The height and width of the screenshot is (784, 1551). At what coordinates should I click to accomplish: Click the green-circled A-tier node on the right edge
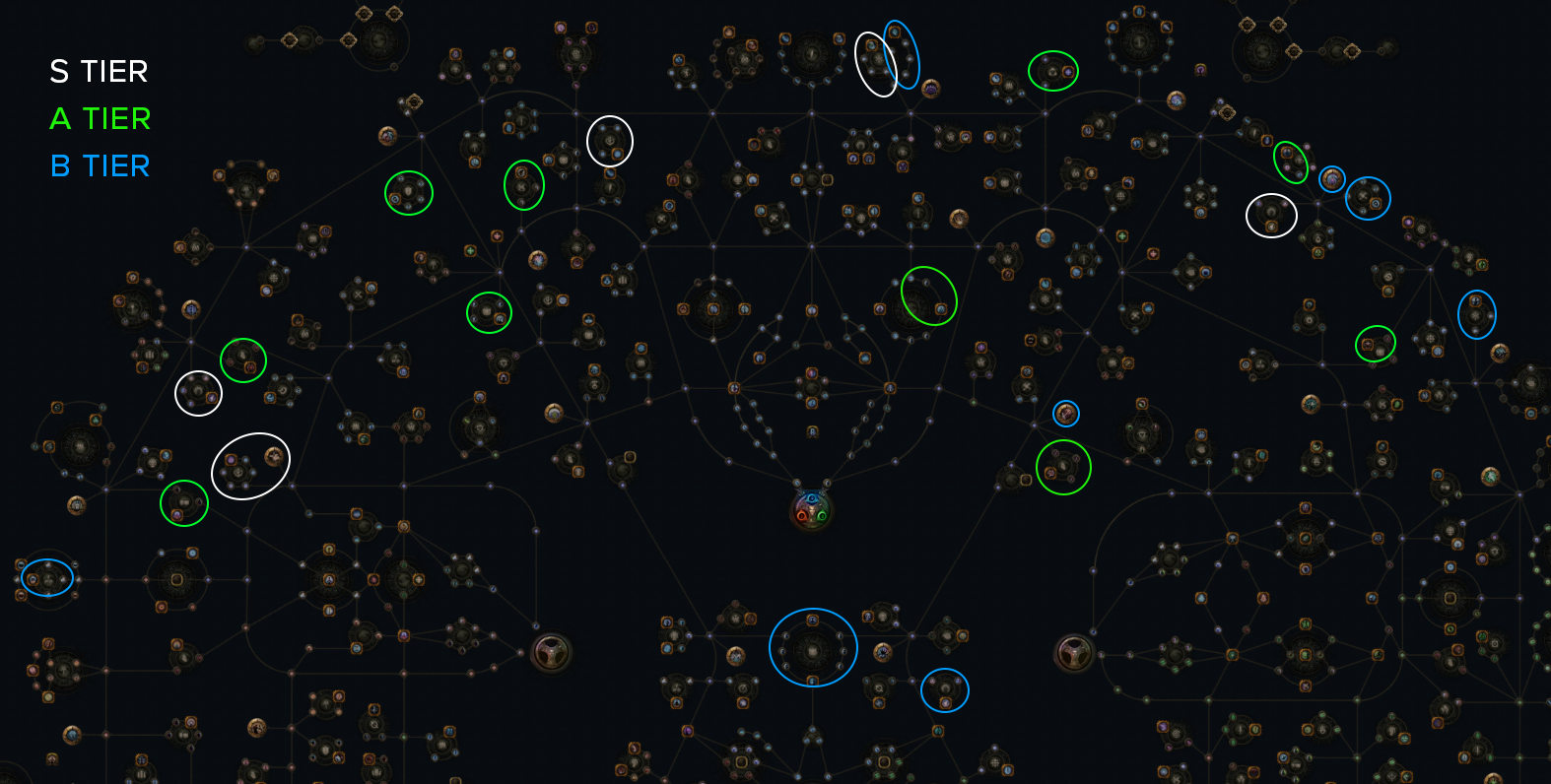tap(1375, 343)
